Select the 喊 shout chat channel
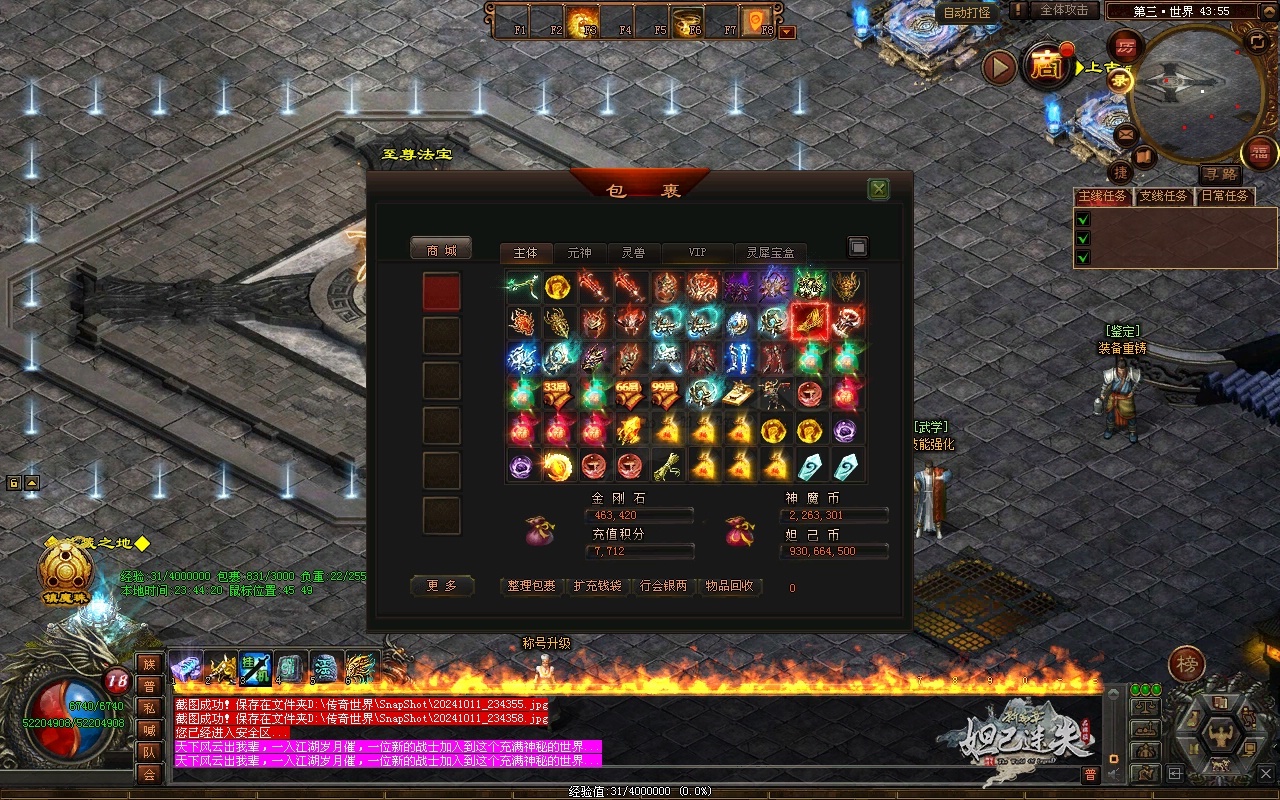Image resolution: width=1280 pixels, height=800 pixels. point(149,730)
